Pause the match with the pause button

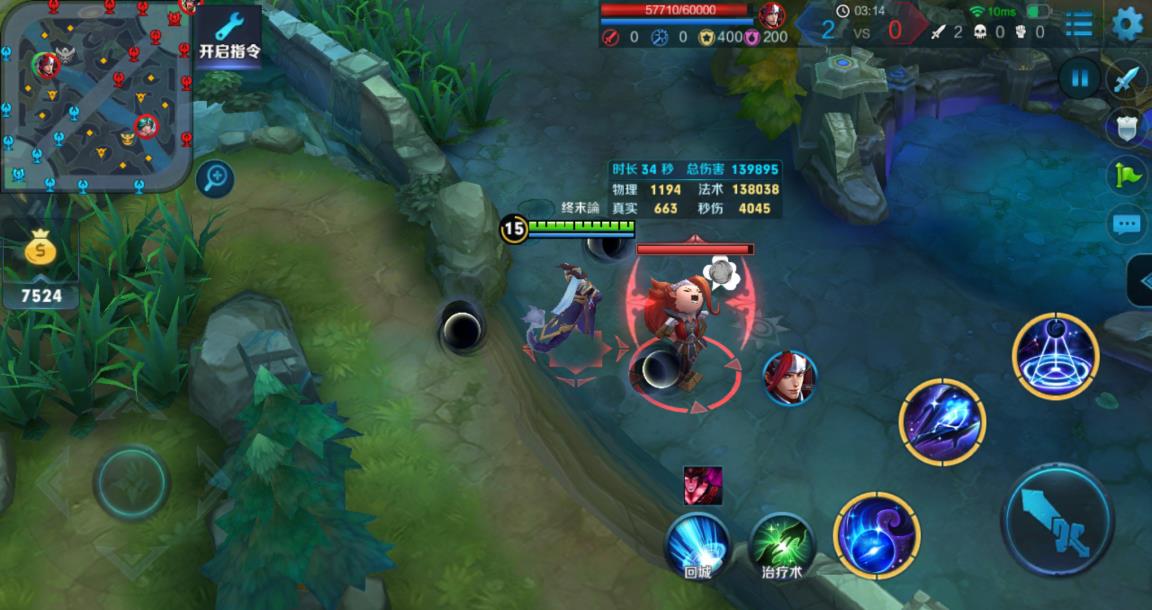click(1079, 78)
